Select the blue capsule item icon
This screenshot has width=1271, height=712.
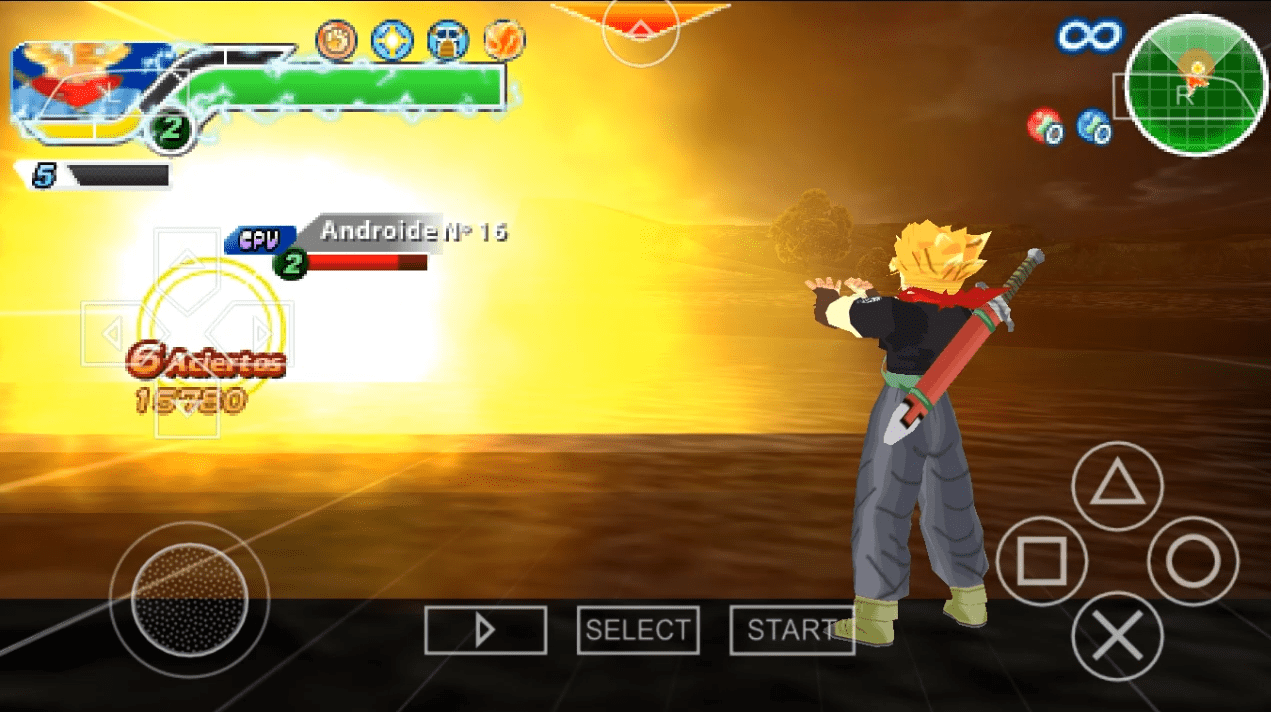click(1094, 127)
